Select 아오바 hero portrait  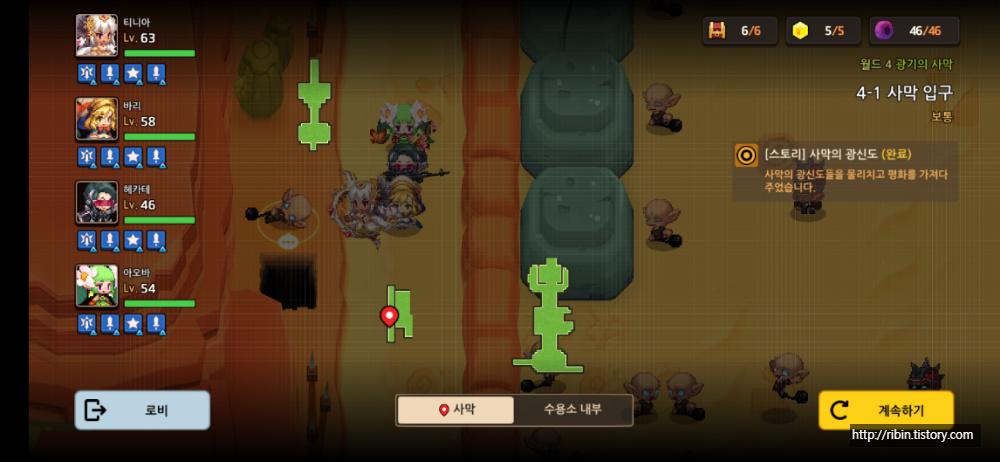pyautogui.click(x=97, y=286)
